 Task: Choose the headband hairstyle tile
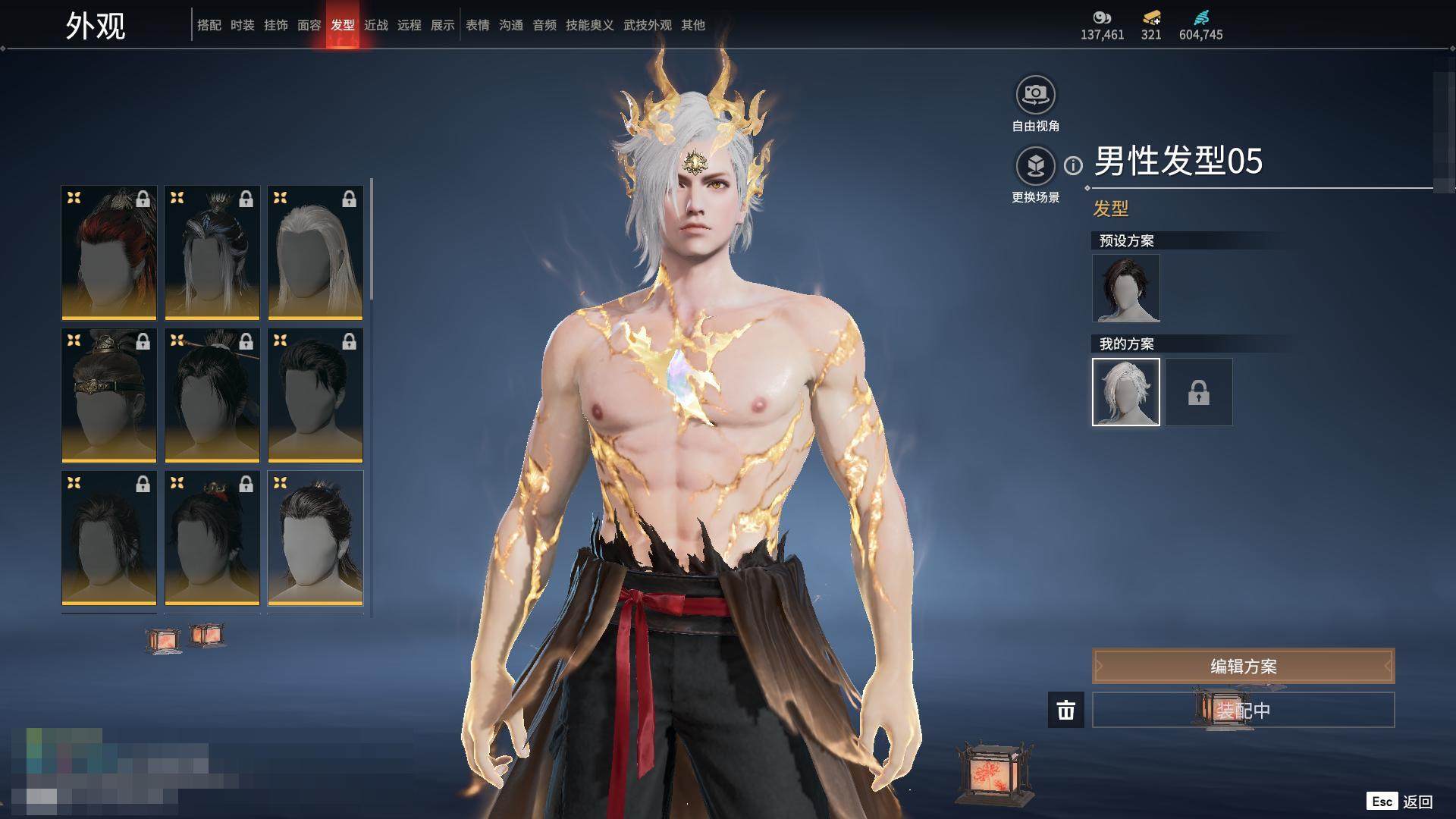[109, 395]
